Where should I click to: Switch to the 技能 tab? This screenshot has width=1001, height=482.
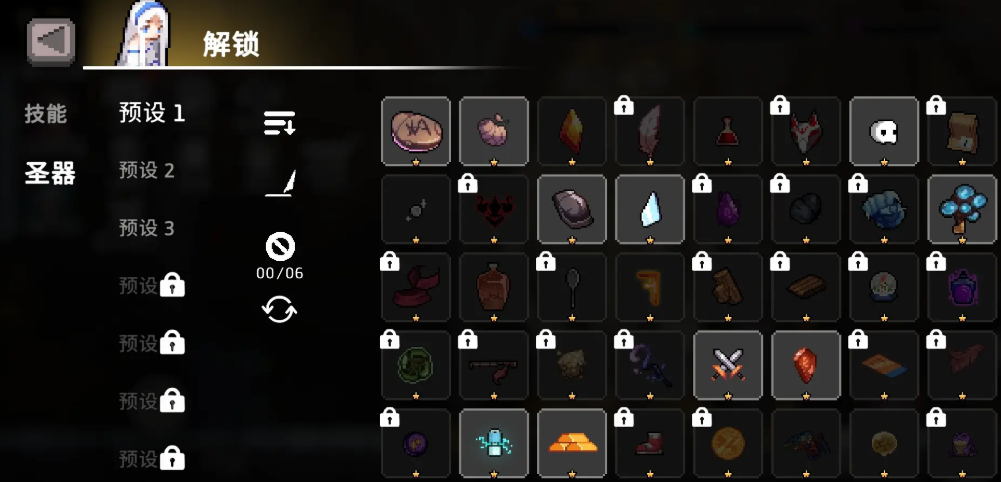[46, 114]
